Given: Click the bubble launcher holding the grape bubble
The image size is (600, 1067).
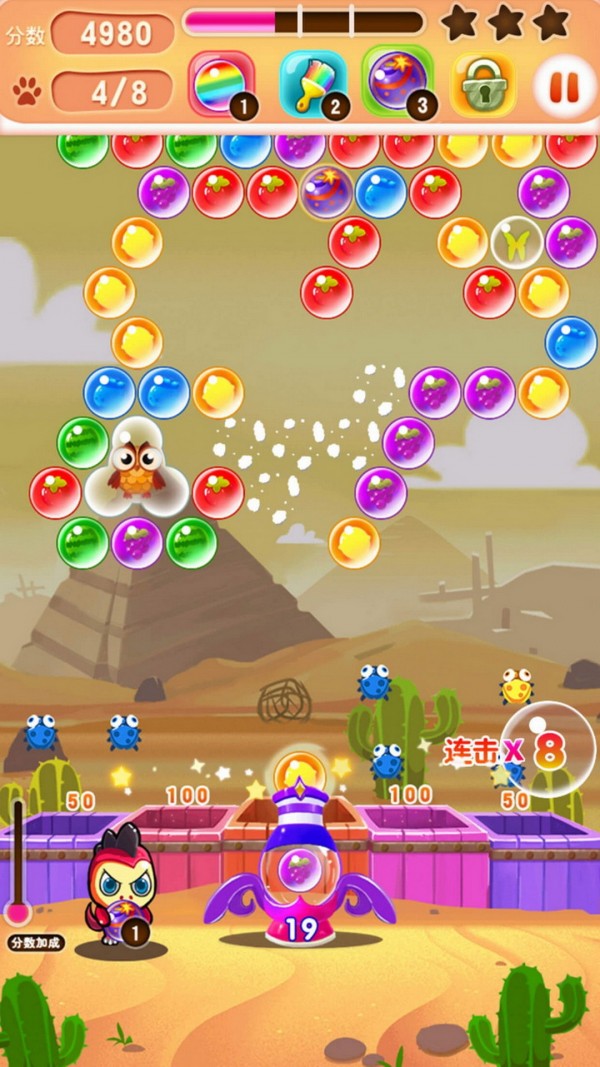Looking at the screenshot, I should tap(297, 864).
